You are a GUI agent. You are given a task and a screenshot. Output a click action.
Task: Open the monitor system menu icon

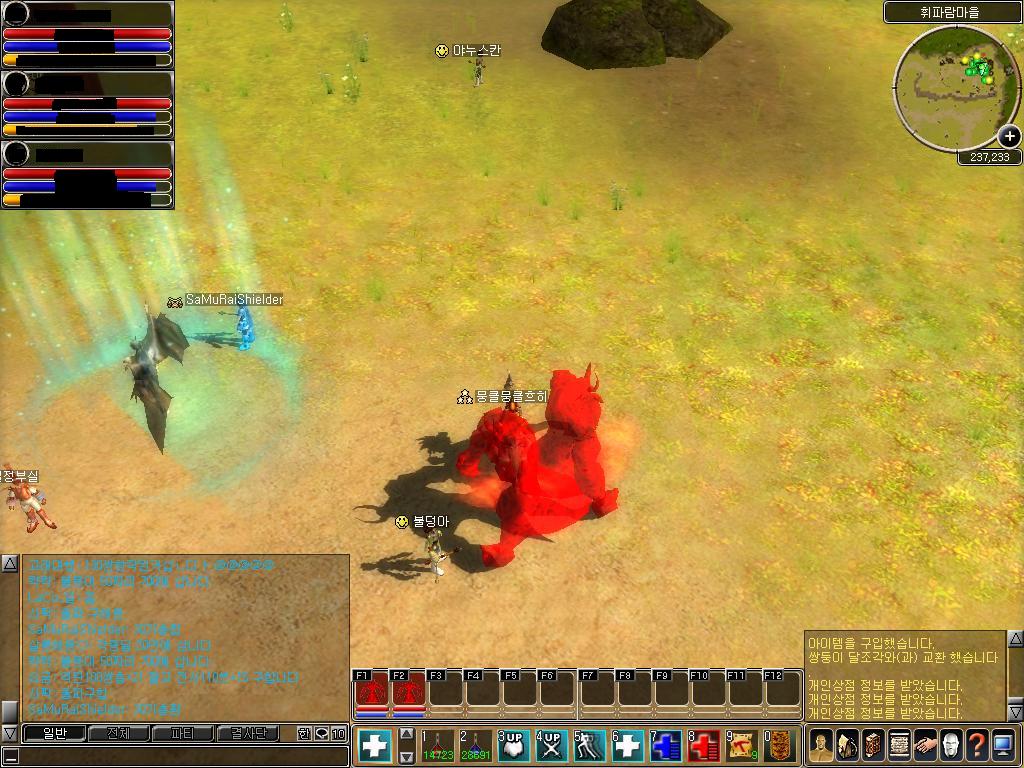click(1003, 745)
